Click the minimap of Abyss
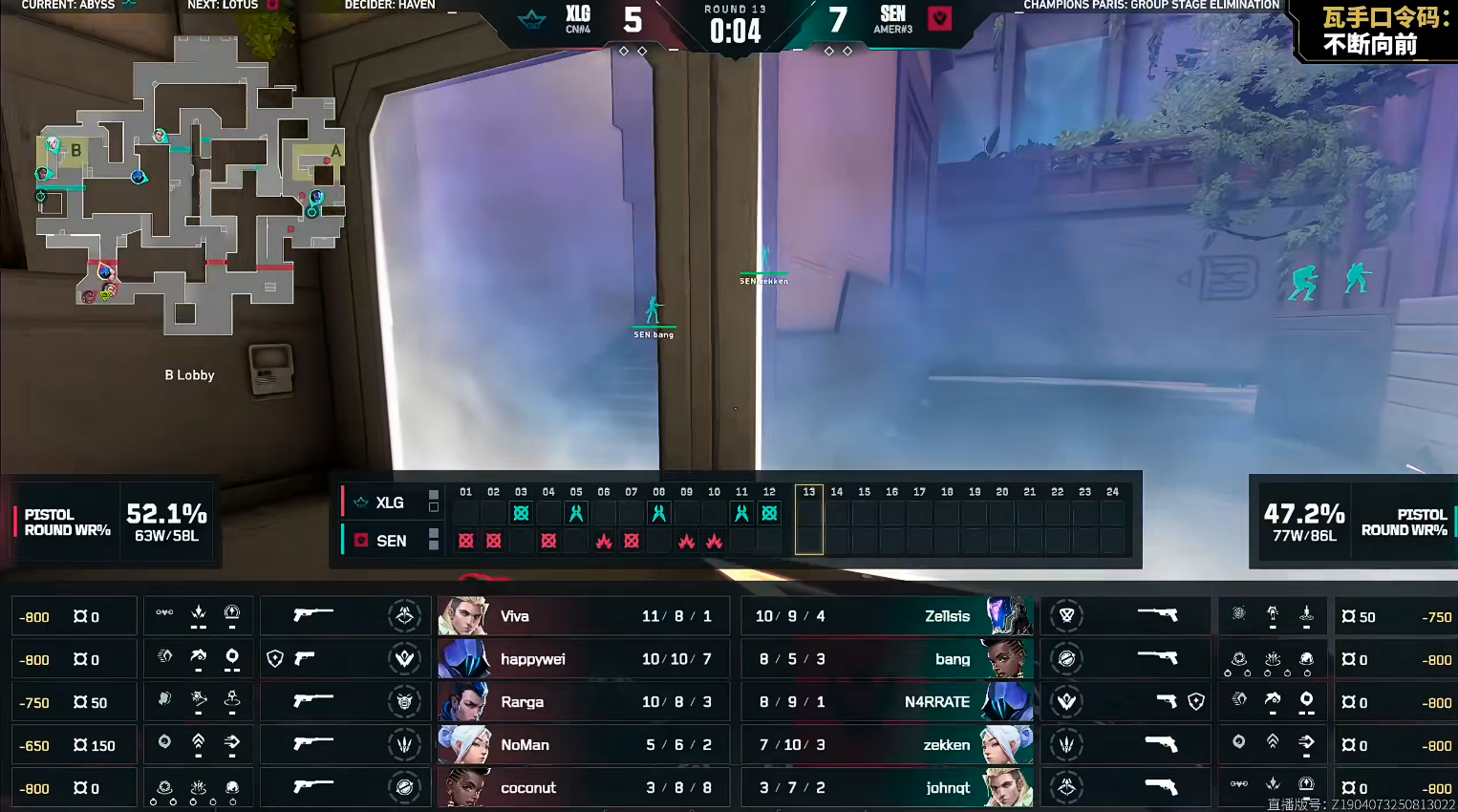The image size is (1458, 812). [x=189, y=186]
